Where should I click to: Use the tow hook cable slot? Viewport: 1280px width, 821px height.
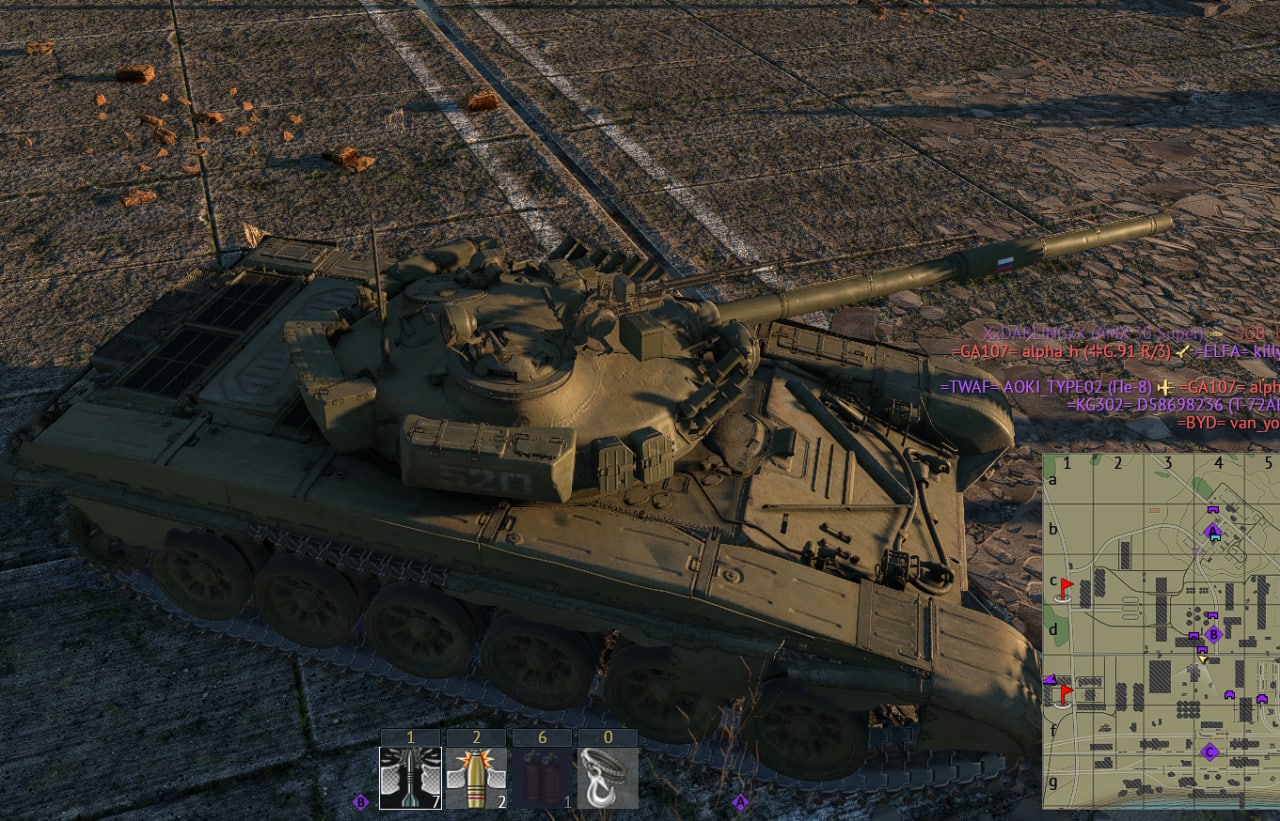coord(608,777)
